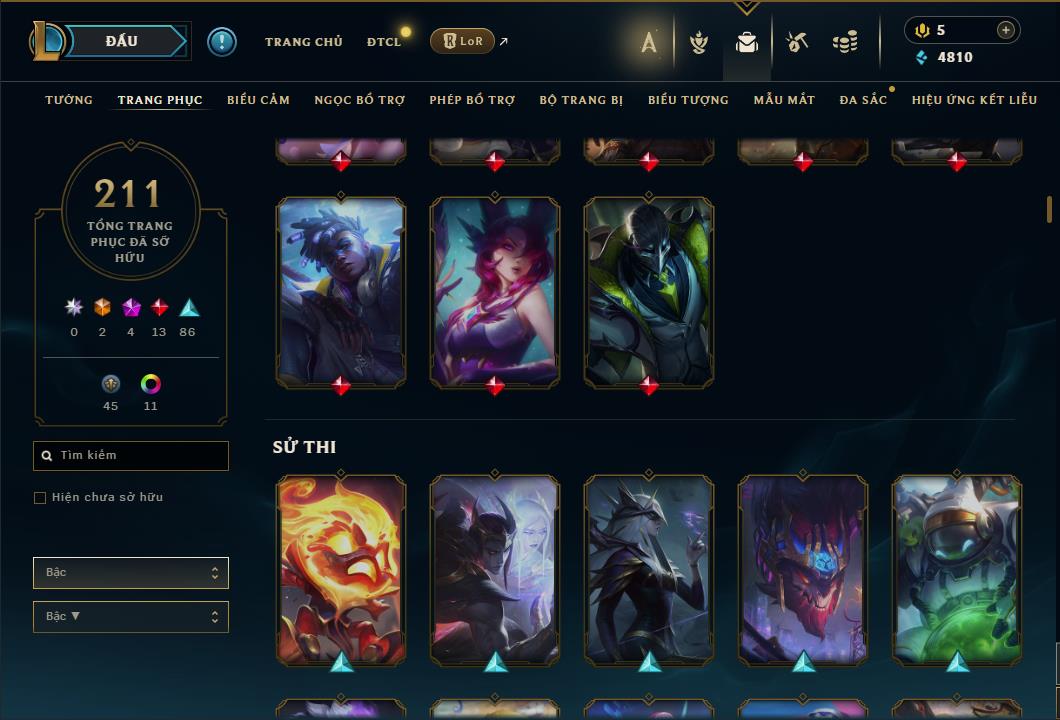This screenshot has width=1060, height=720.
Task: Switch to the ĐA SẮC tab
Action: pos(863,100)
